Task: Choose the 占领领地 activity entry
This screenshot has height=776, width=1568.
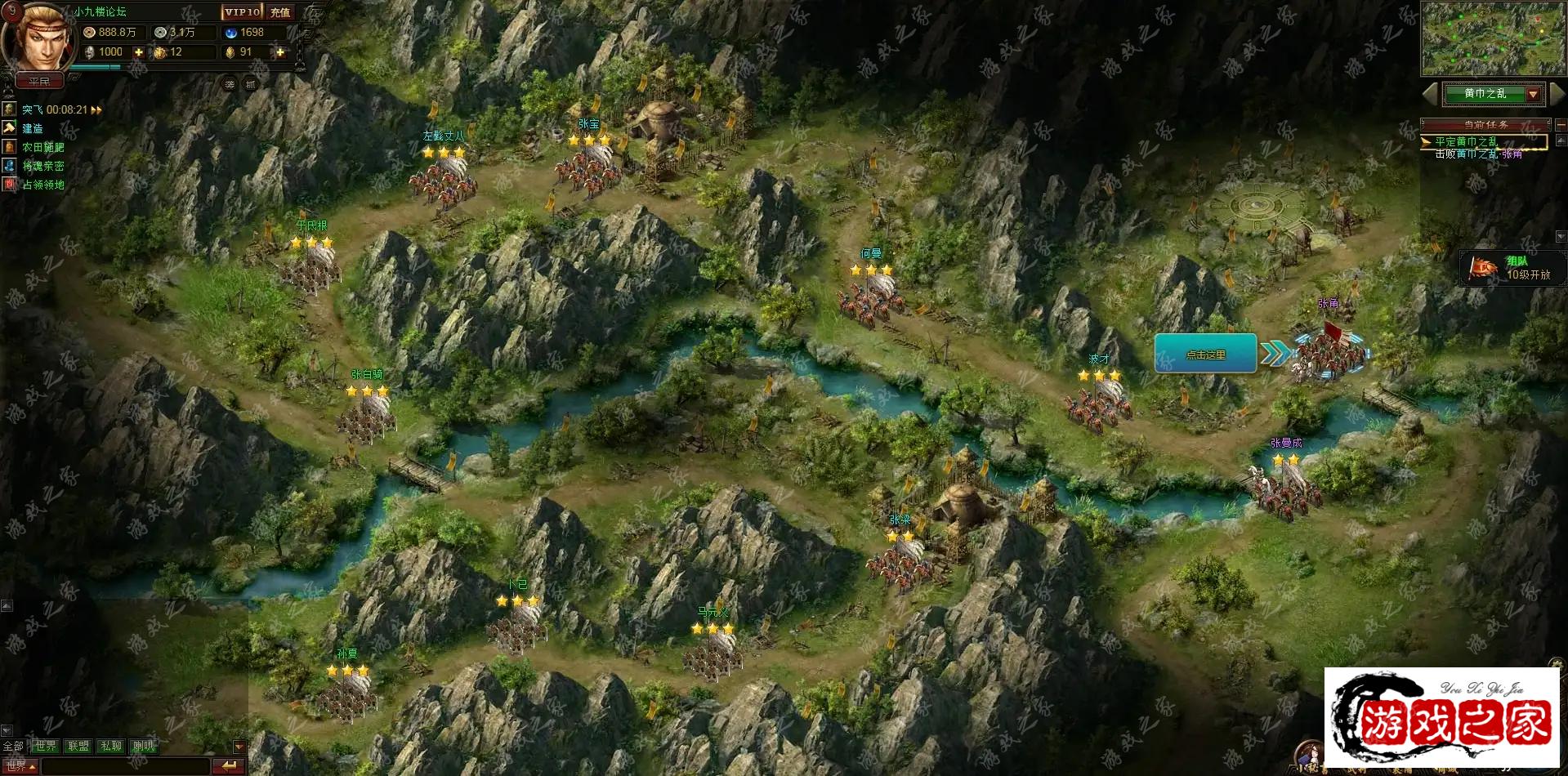Action: click(x=42, y=185)
